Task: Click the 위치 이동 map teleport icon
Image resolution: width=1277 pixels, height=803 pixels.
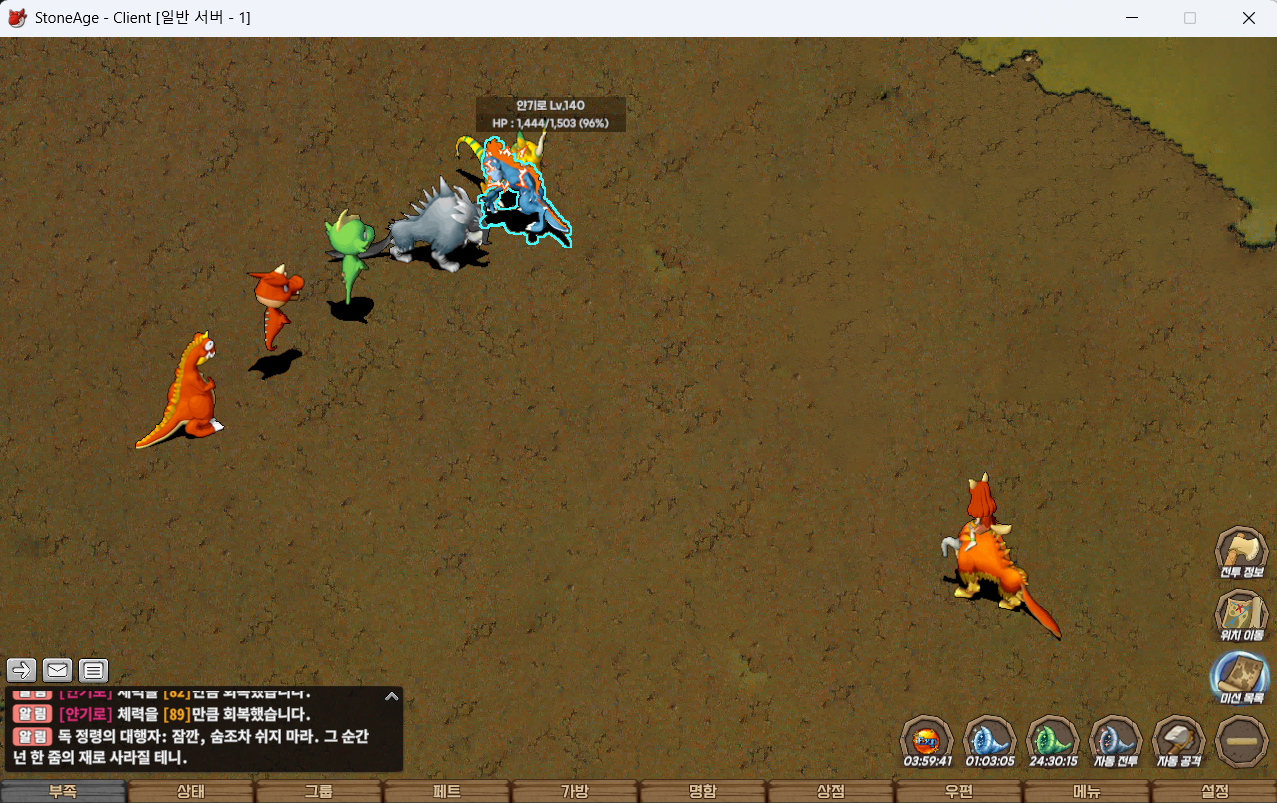Action: pyautogui.click(x=1241, y=612)
